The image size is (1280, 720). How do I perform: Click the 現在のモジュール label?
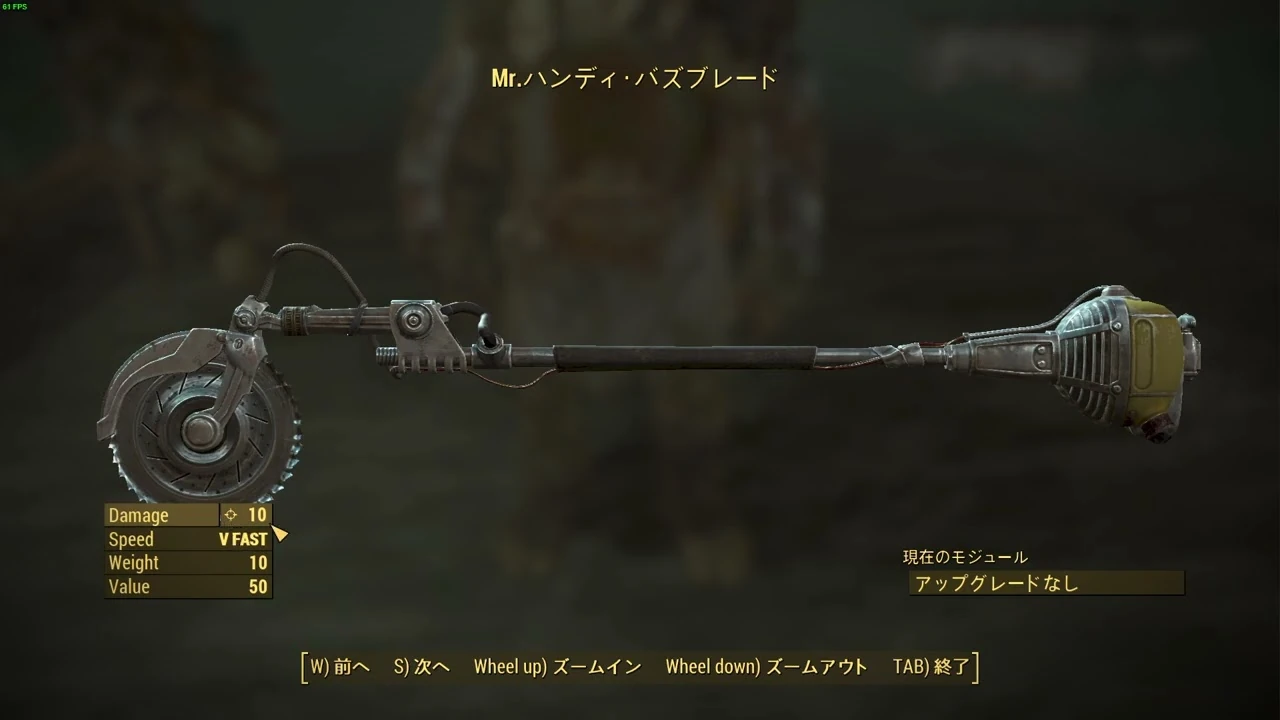[963, 557]
